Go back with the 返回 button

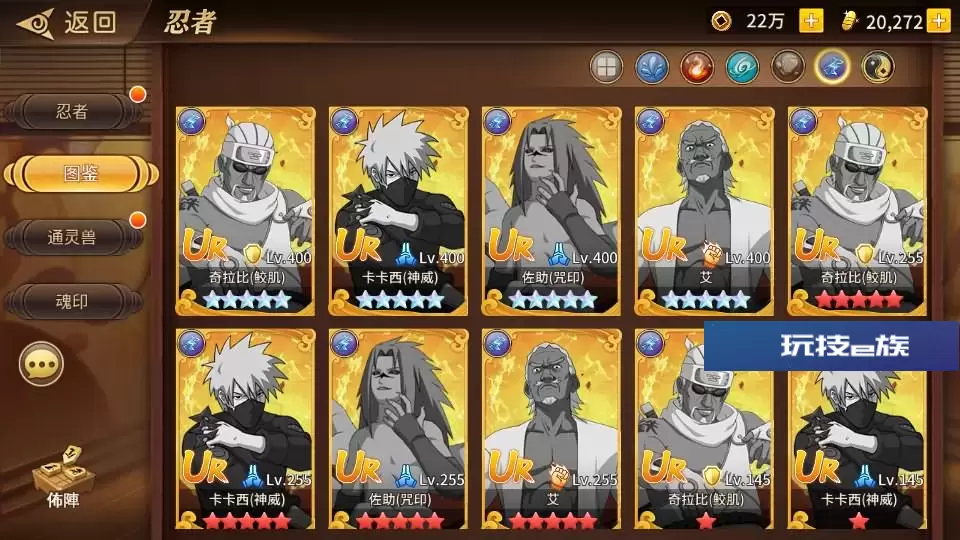pos(68,22)
